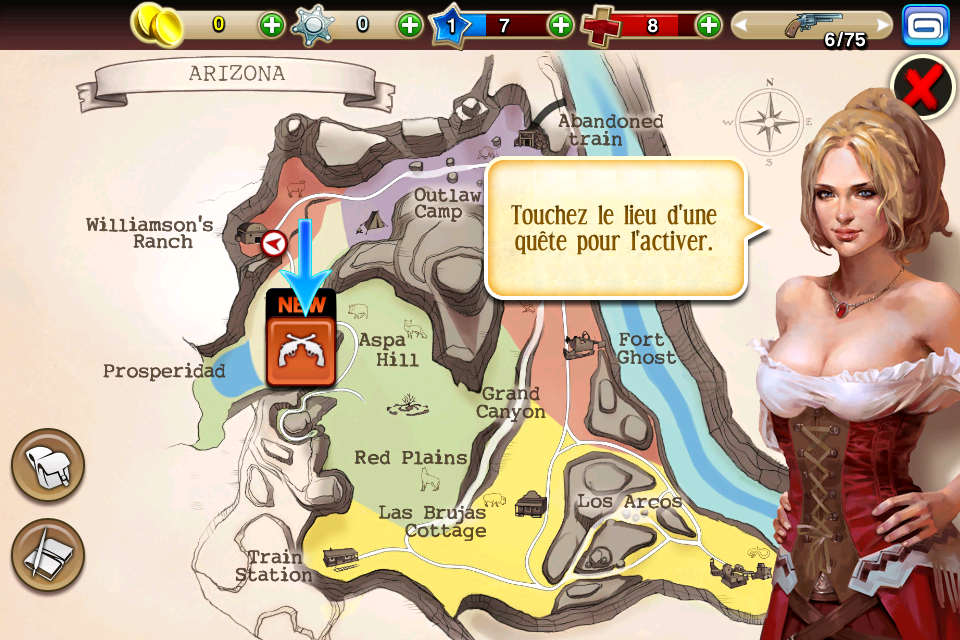This screenshot has height=640, width=960.
Task: Switch to the next weapon arrow
Action: pyautogui.click(x=882, y=25)
